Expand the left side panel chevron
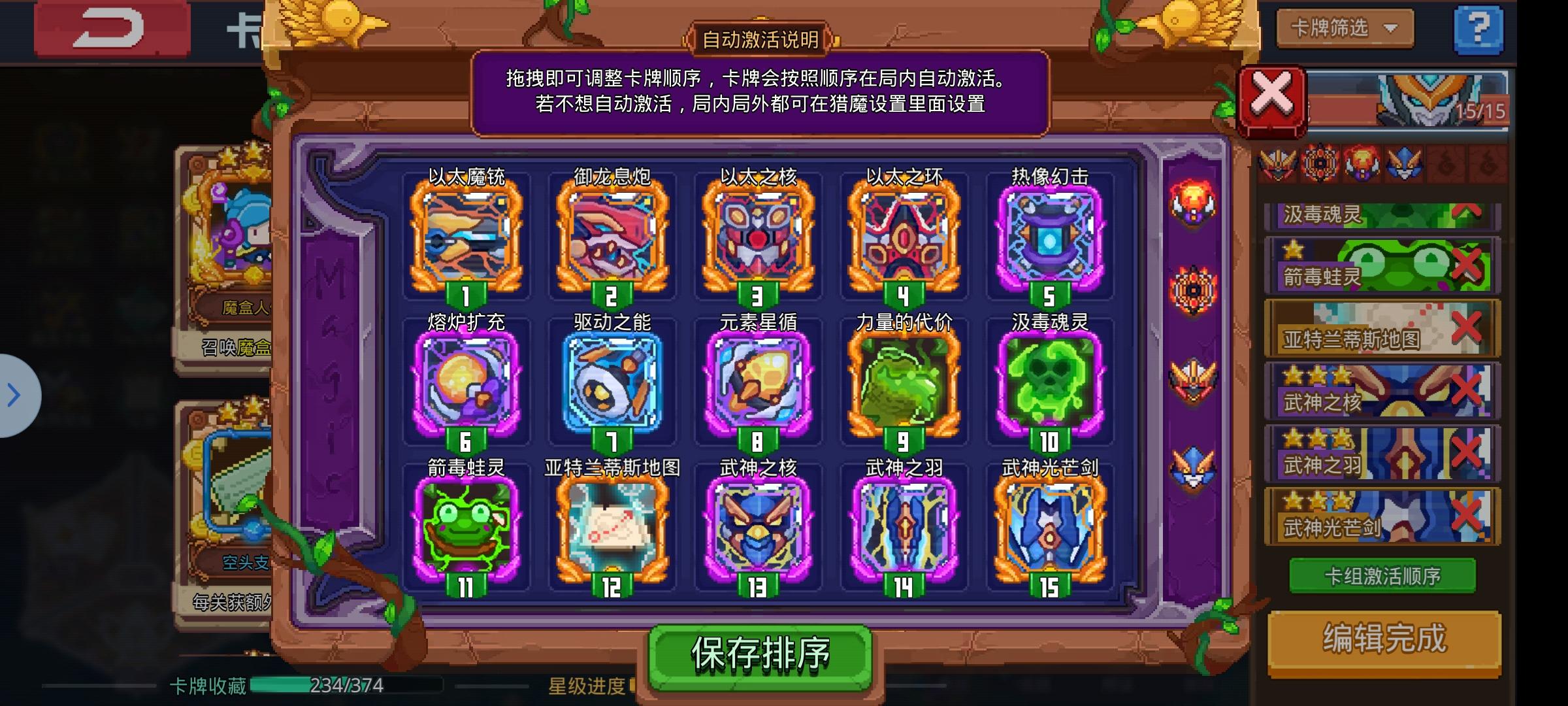 point(14,394)
